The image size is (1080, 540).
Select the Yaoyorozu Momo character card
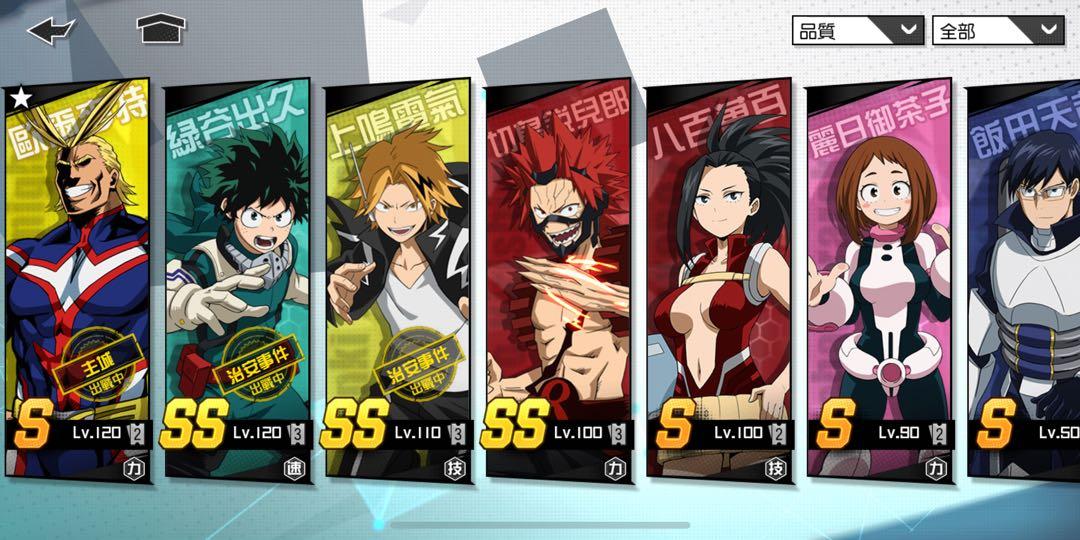[x=718, y=280]
